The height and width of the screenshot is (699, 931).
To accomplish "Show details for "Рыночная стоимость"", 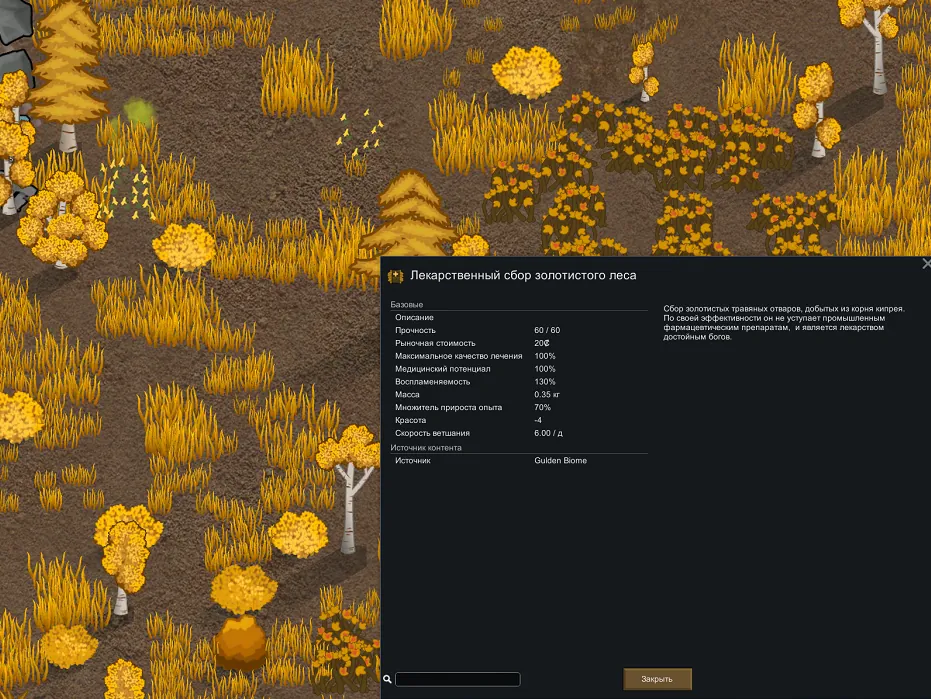I will (x=519, y=343).
